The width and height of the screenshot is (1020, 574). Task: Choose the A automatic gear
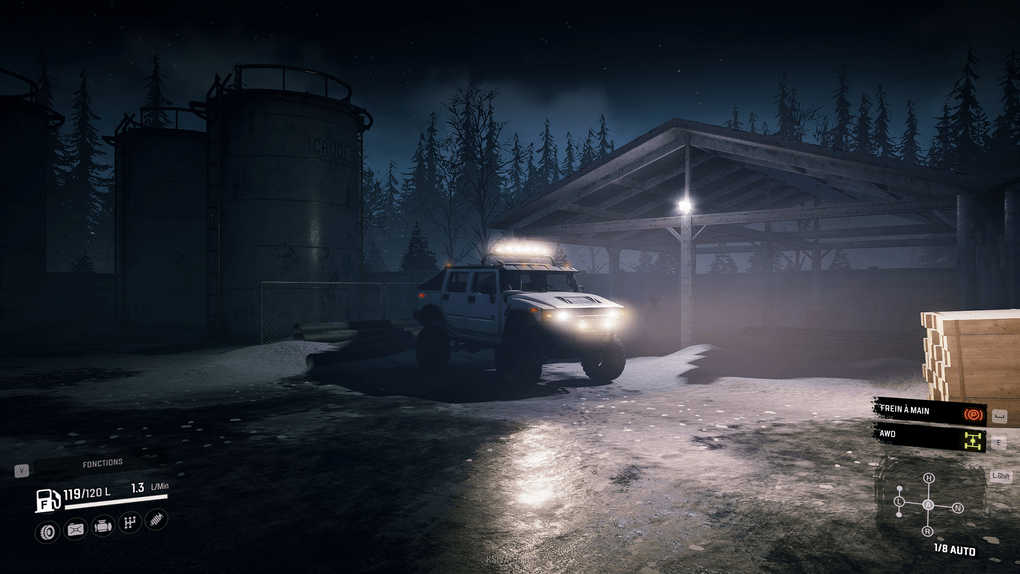[928, 504]
